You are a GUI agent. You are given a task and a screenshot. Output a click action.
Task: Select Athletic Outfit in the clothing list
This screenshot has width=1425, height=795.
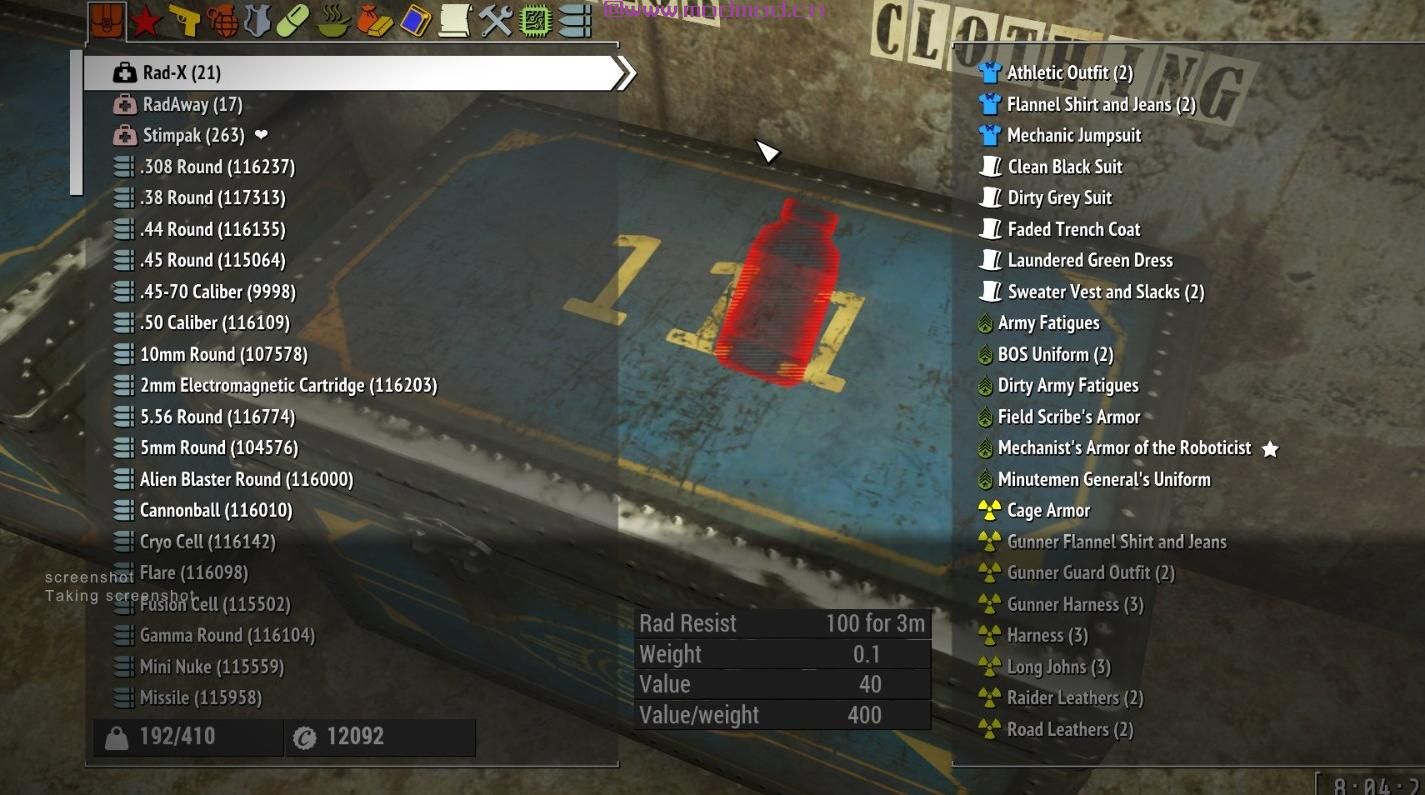coord(1069,73)
